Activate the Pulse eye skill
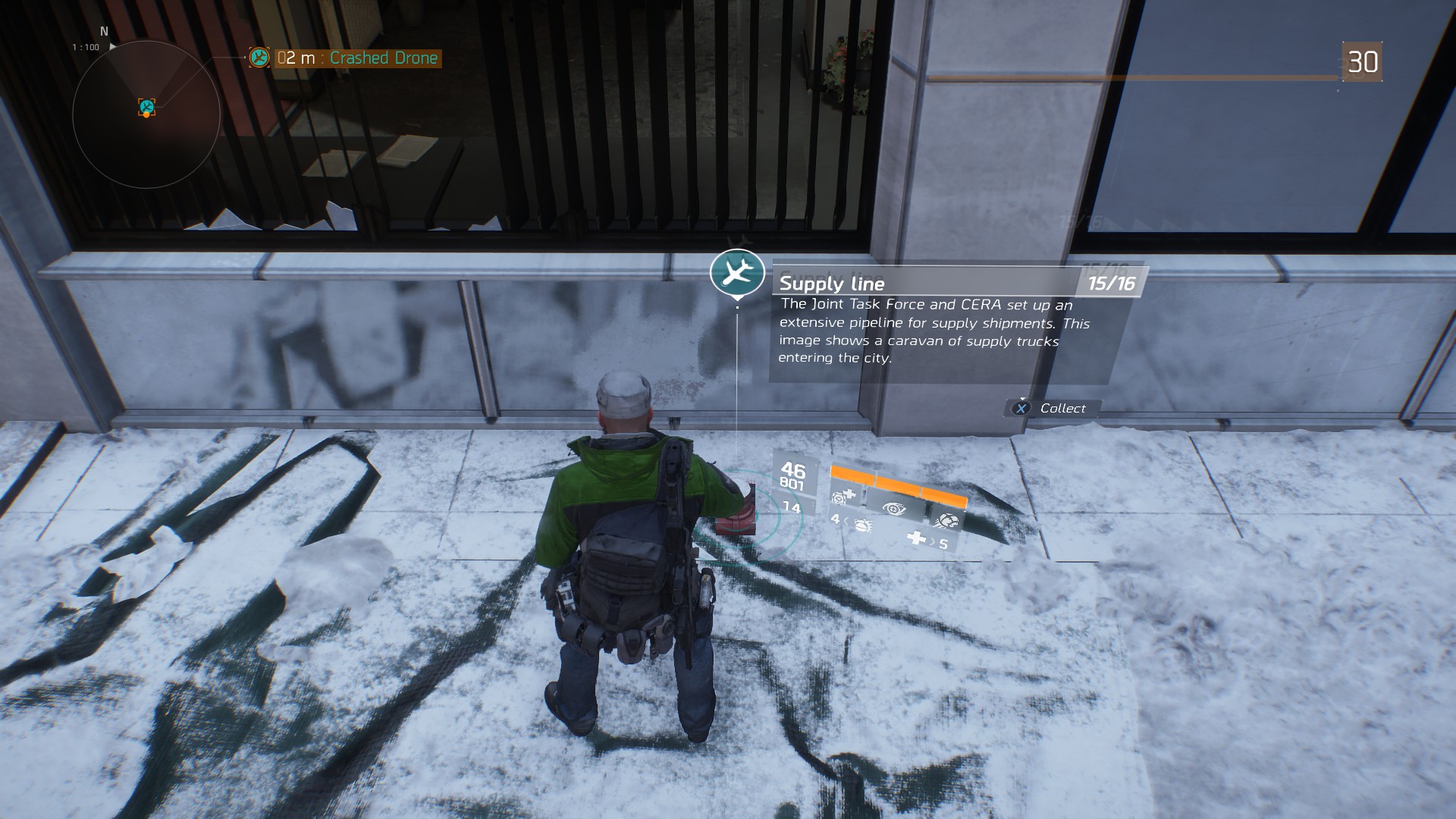Image resolution: width=1456 pixels, height=819 pixels. 893,508
